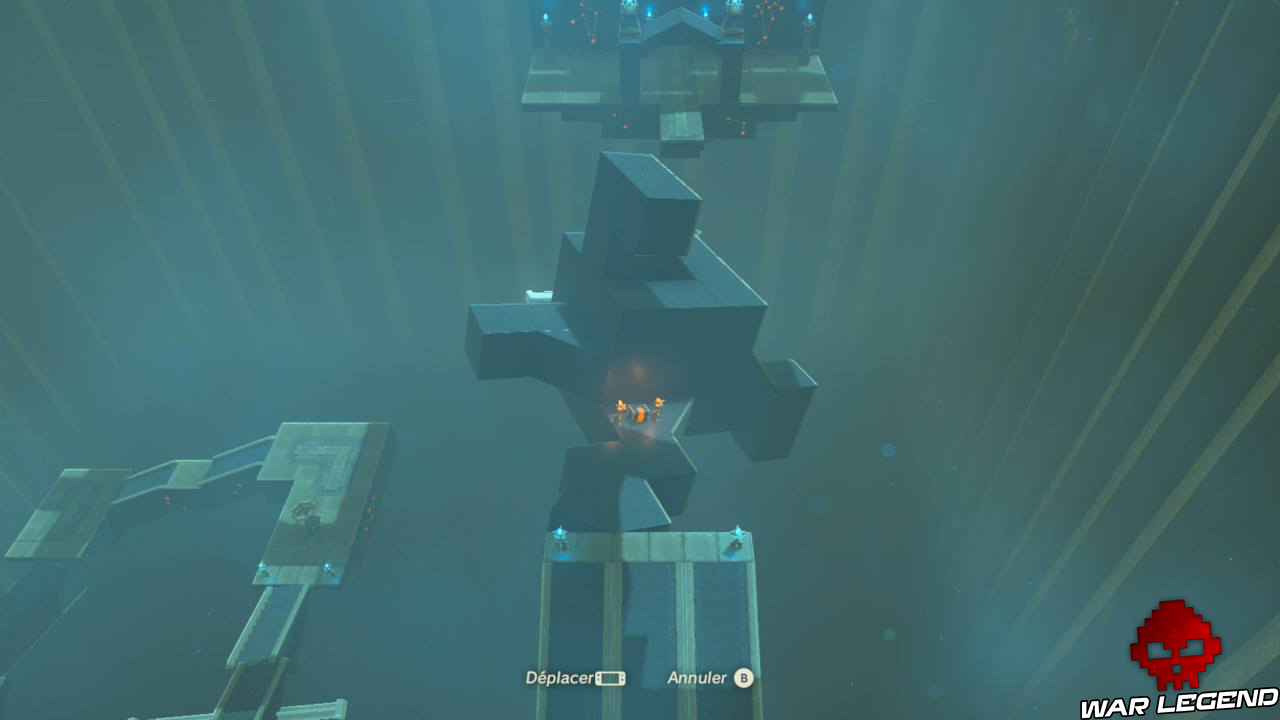Click the circular B button icon beside Annuler
Image resolution: width=1280 pixels, height=720 pixels.
(746, 678)
